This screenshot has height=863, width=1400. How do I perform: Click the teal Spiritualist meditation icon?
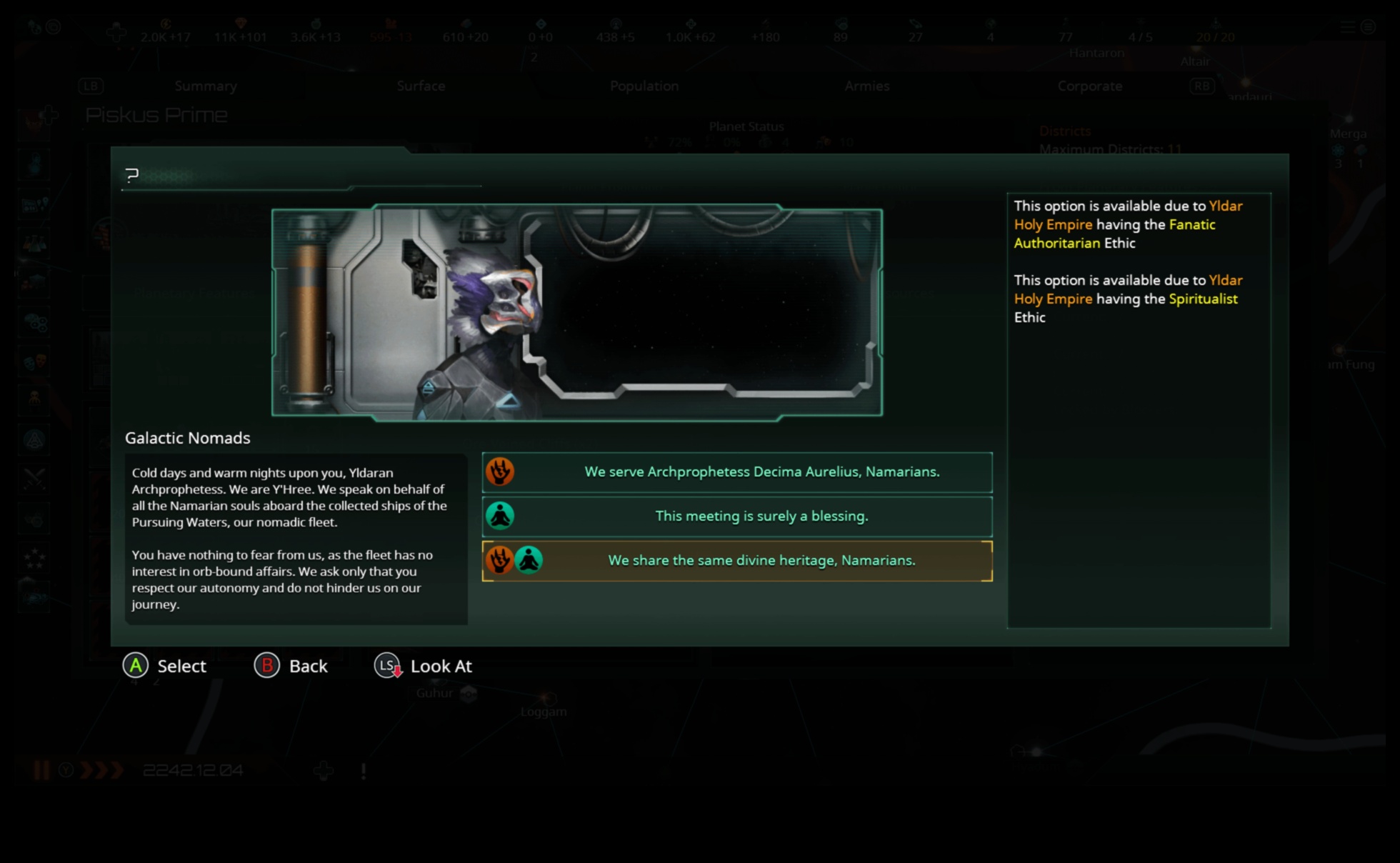coord(501,515)
